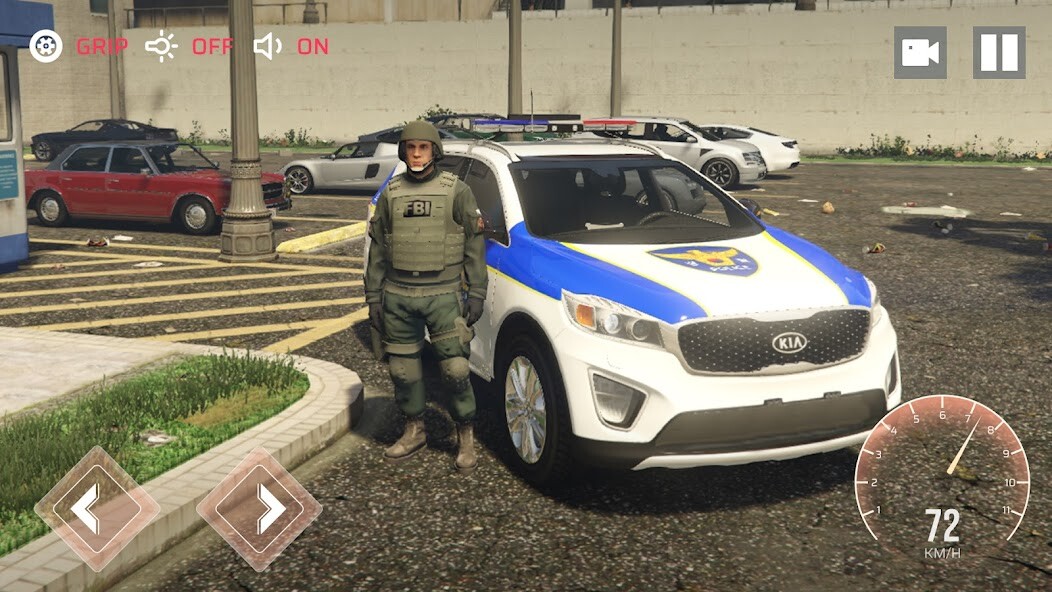This screenshot has height=592, width=1052.
Task: Steer right with the right arrow
Action: pyautogui.click(x=259, y=509)
